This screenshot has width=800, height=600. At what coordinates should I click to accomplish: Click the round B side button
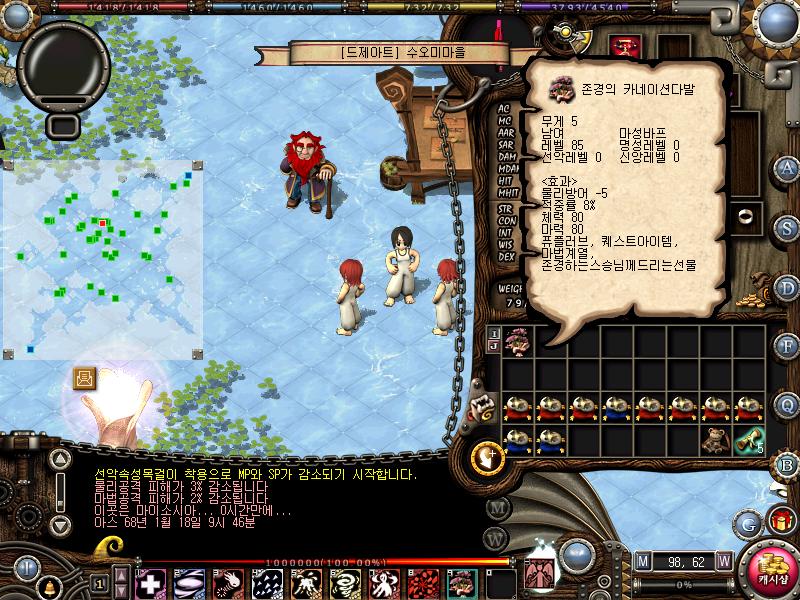[x=787, y=464]
